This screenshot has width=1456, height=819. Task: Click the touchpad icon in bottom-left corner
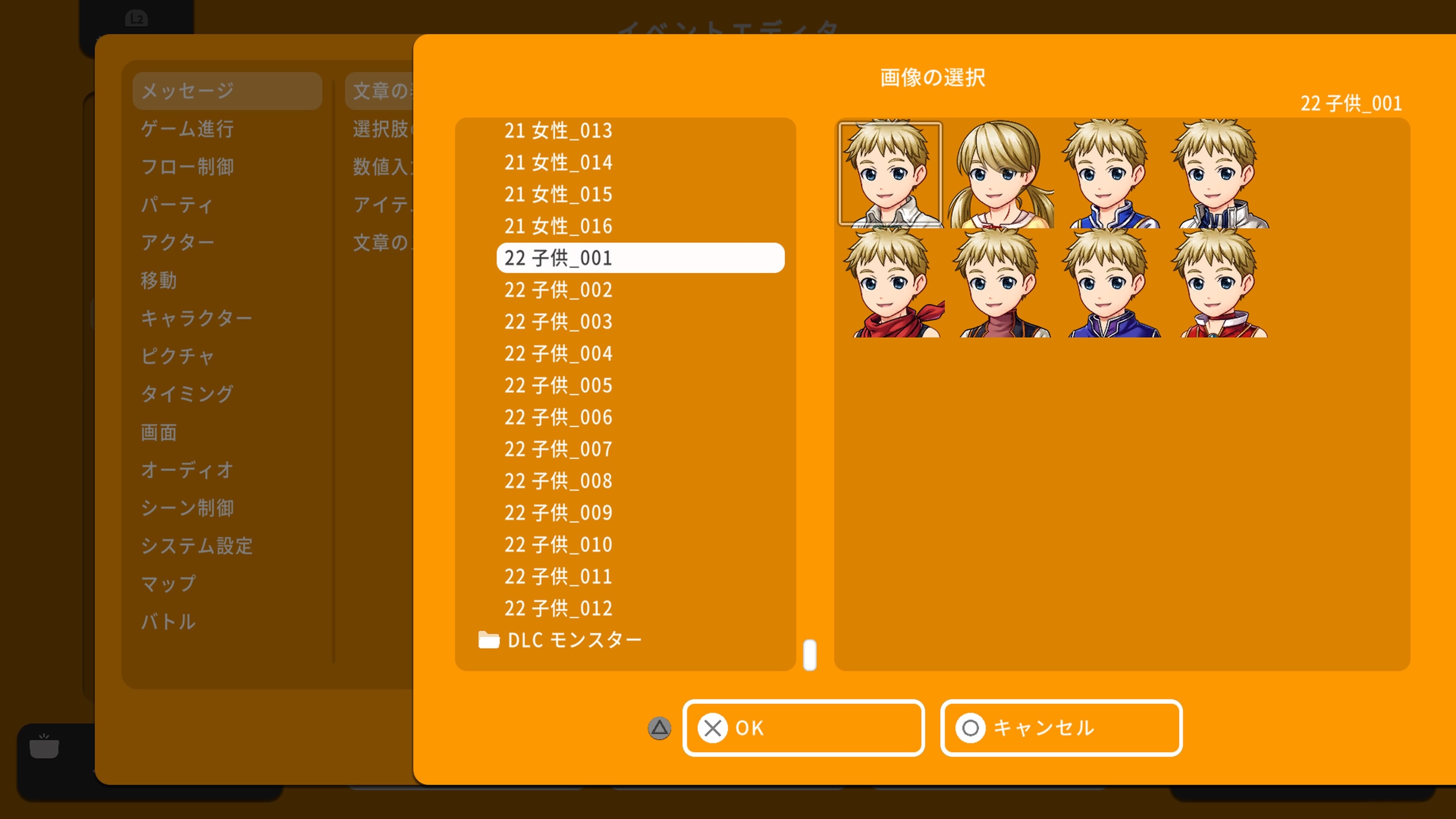(x=44, y=747)
